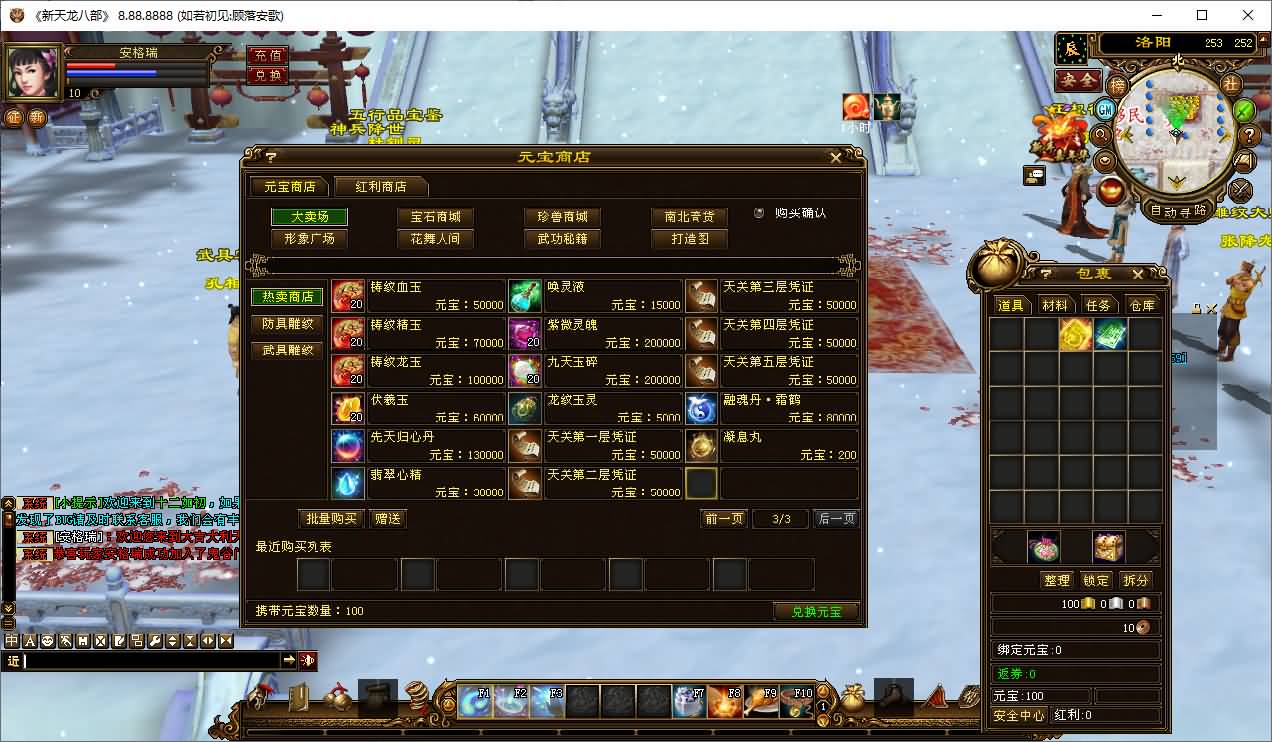Click the 整理 sort button in bag
The image size is (1272, 742).
(x=1056, y=580)
